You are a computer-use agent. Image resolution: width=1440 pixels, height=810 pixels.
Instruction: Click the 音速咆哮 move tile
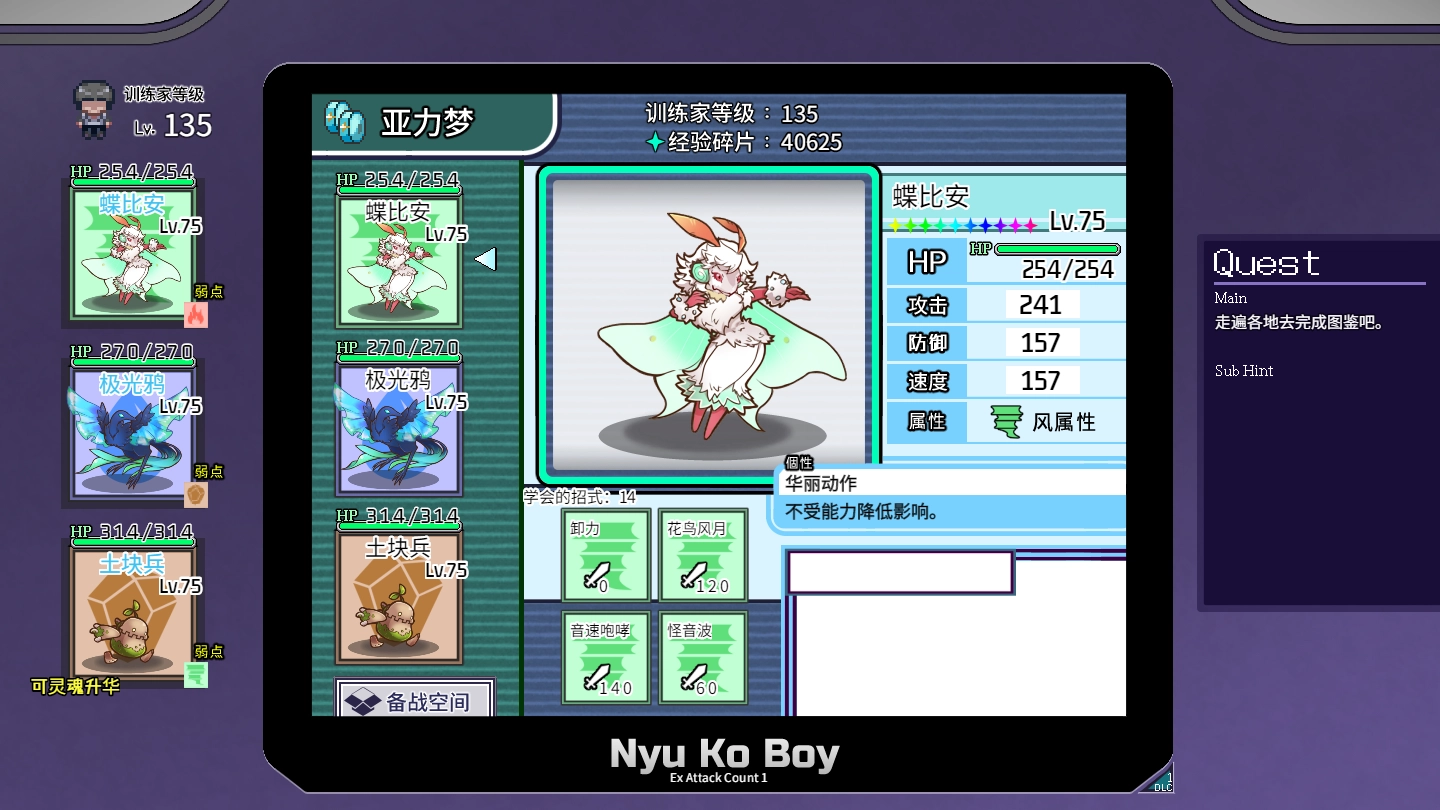coord(606,657)
